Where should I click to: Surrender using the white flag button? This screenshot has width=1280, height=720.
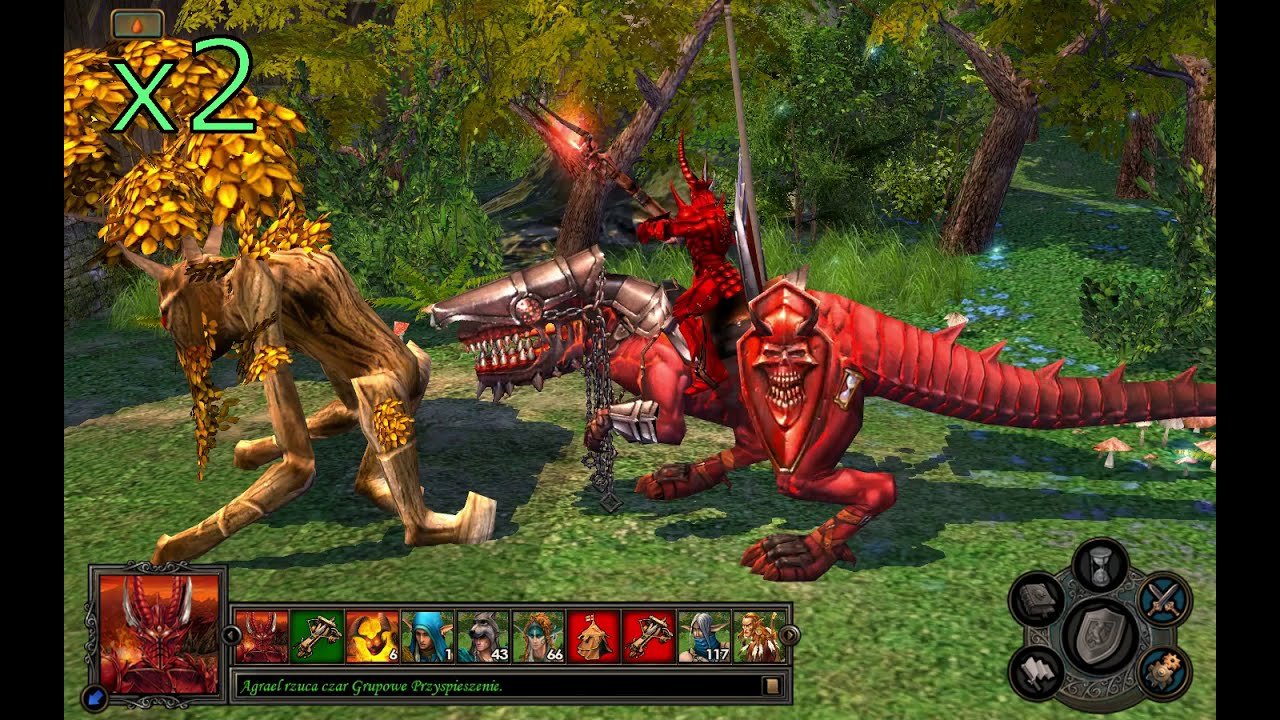click(1035, 672)
